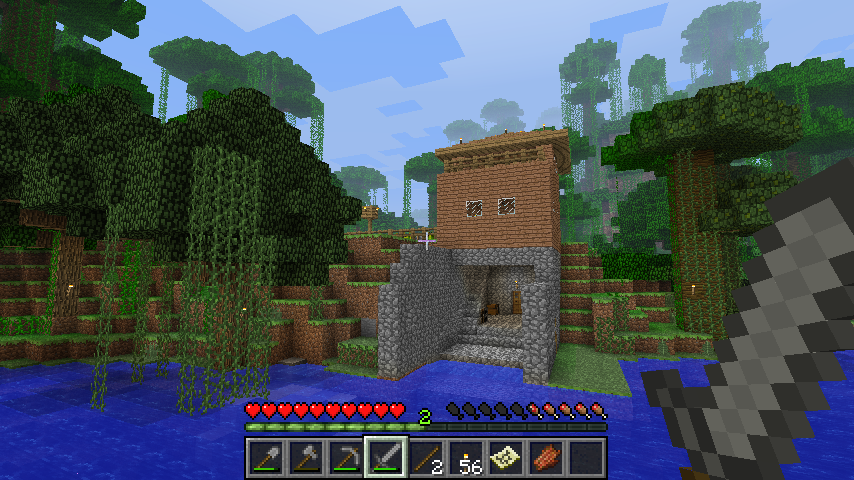This screenshot has width=854, height=480.
Task: Choose the stone pickaxe in the hotbar
Action: [x=346, y=458]
